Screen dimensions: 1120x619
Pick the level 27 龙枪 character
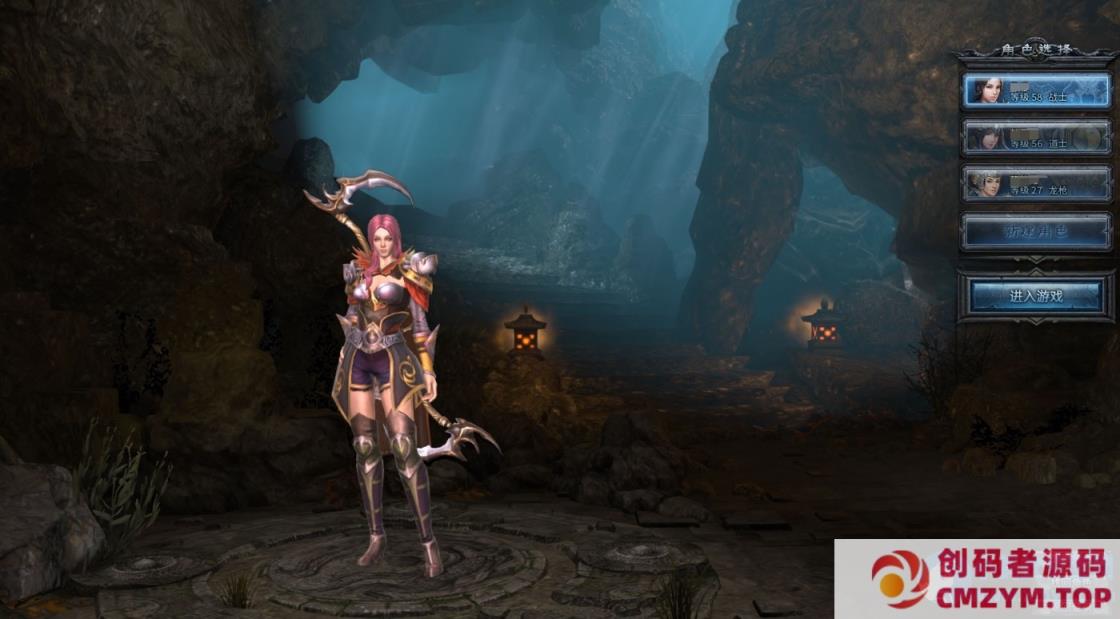pyautogui.click(x=1036, y=184)
